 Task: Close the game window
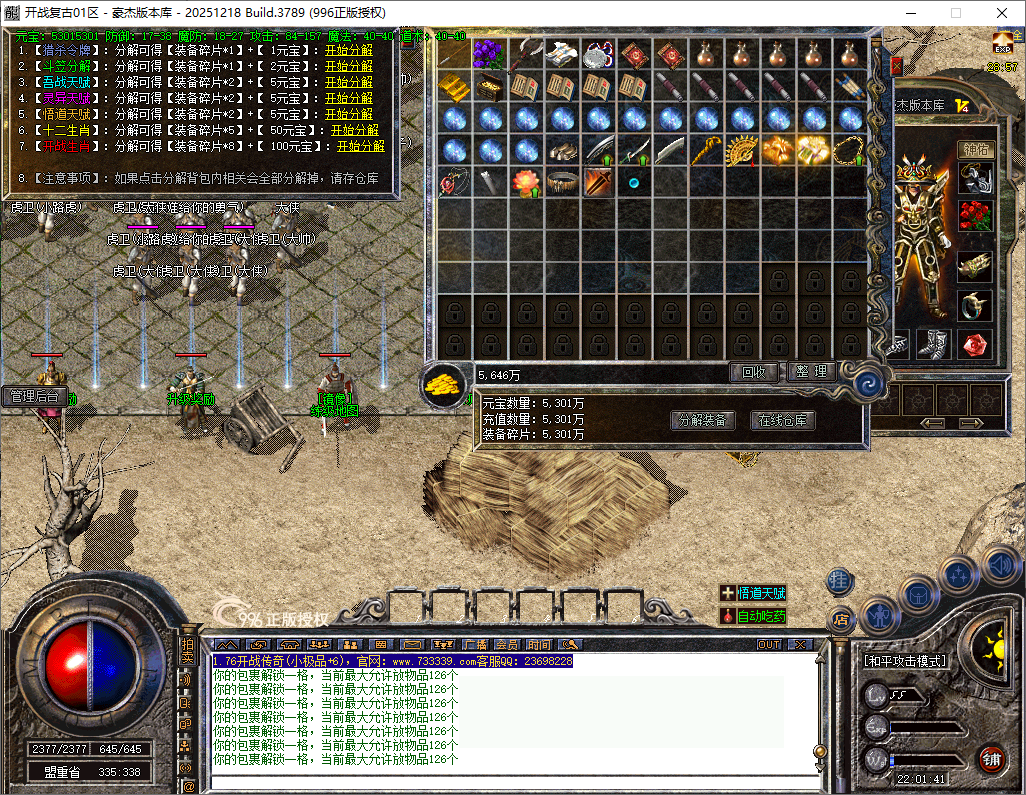[x=1001, y=13]
